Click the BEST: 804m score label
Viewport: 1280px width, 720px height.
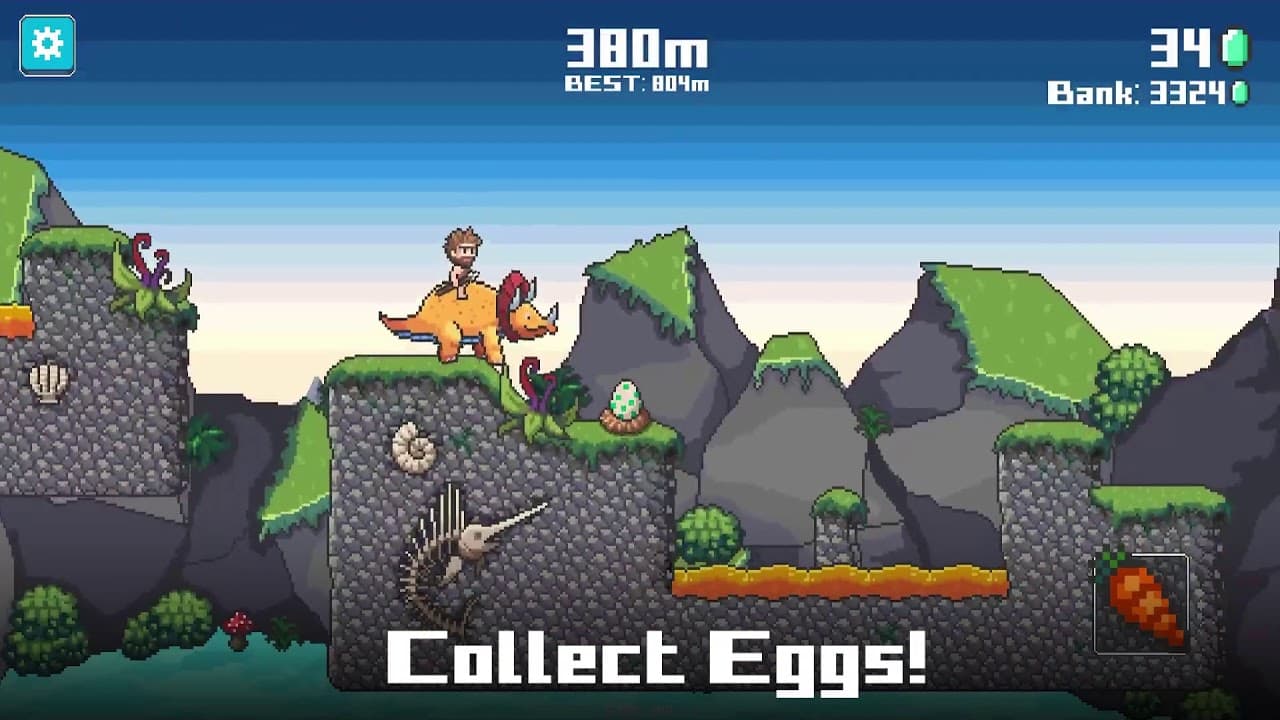pyautogui.click(x=637, y=84)
